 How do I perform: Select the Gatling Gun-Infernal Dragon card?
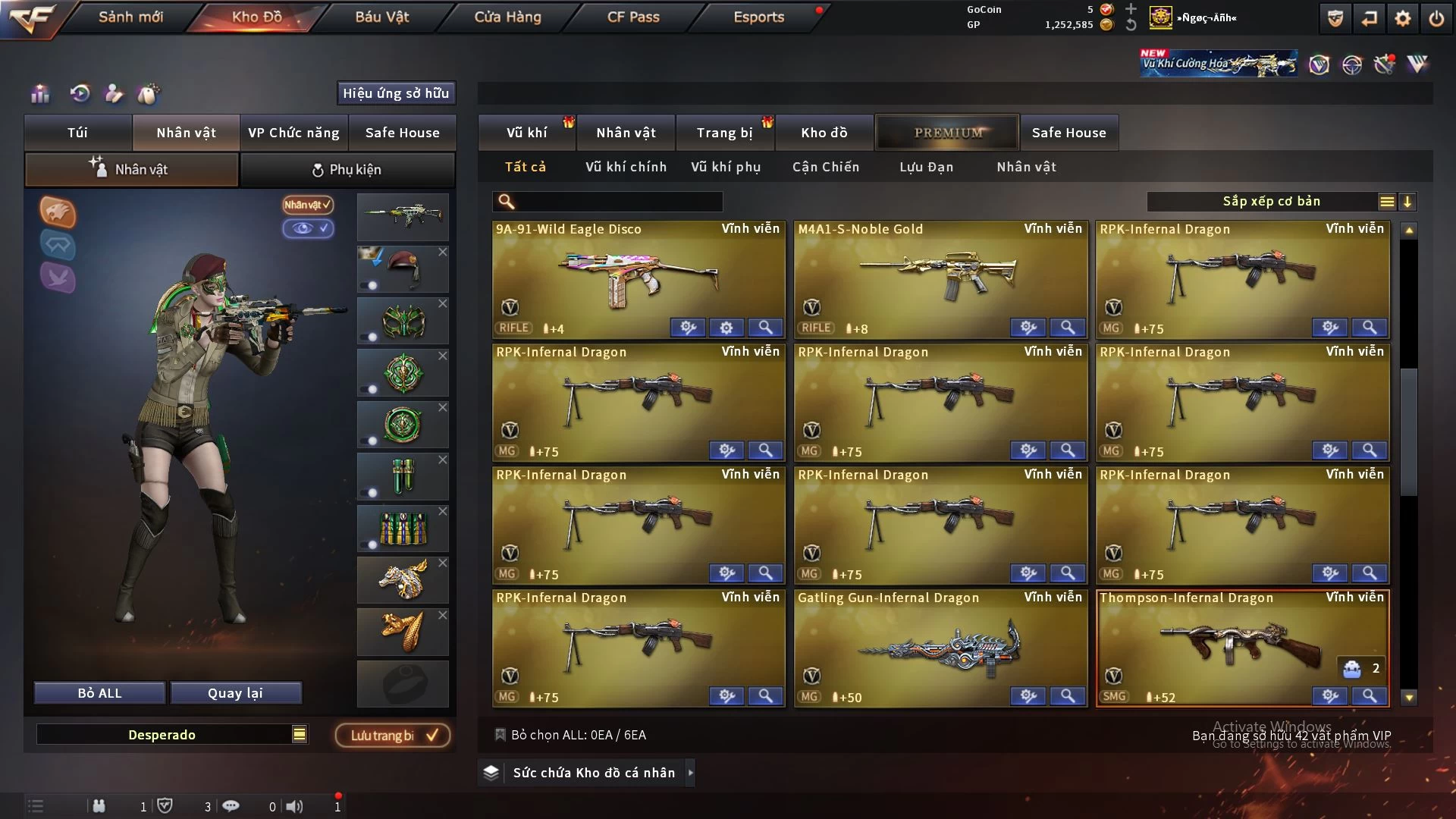(x=940, y=646)
